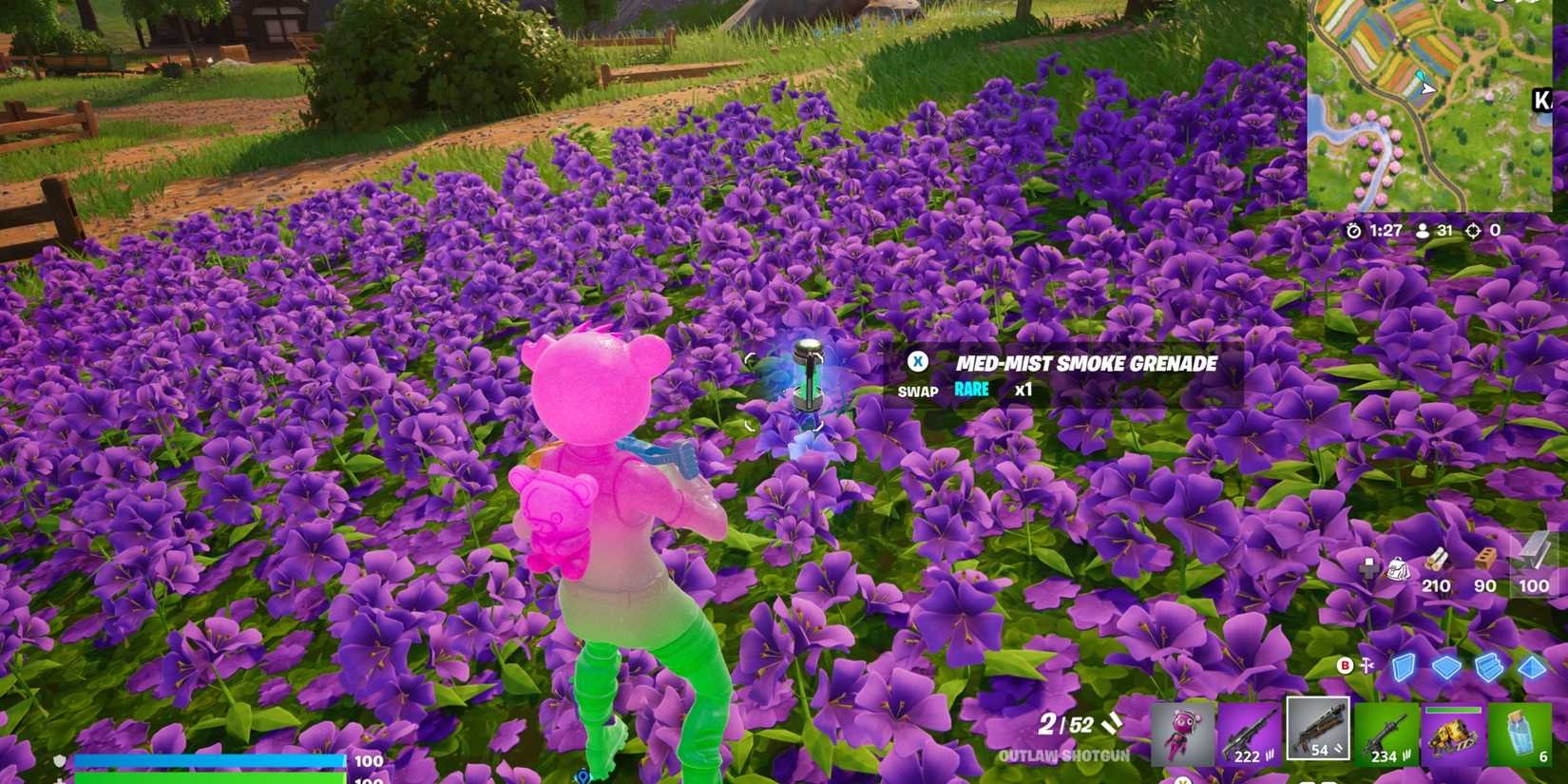Click the backpack inventory icon
This screenshot has width=1568, height=784.
1397,567
